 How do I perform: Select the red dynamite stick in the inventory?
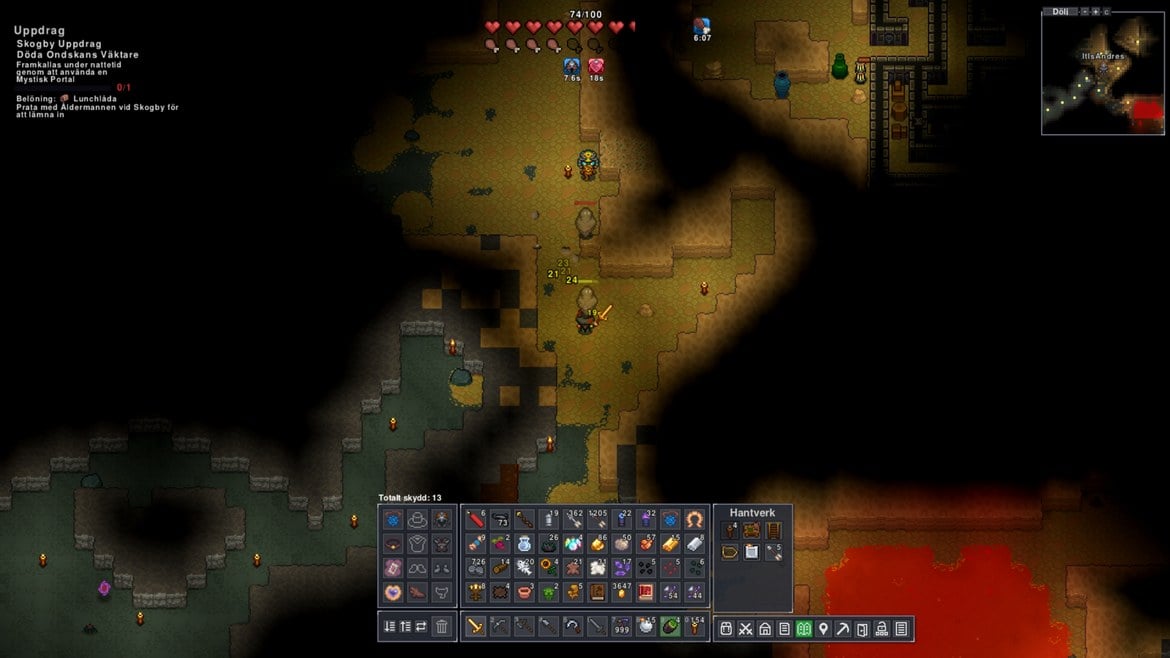(x=475, y=520)
